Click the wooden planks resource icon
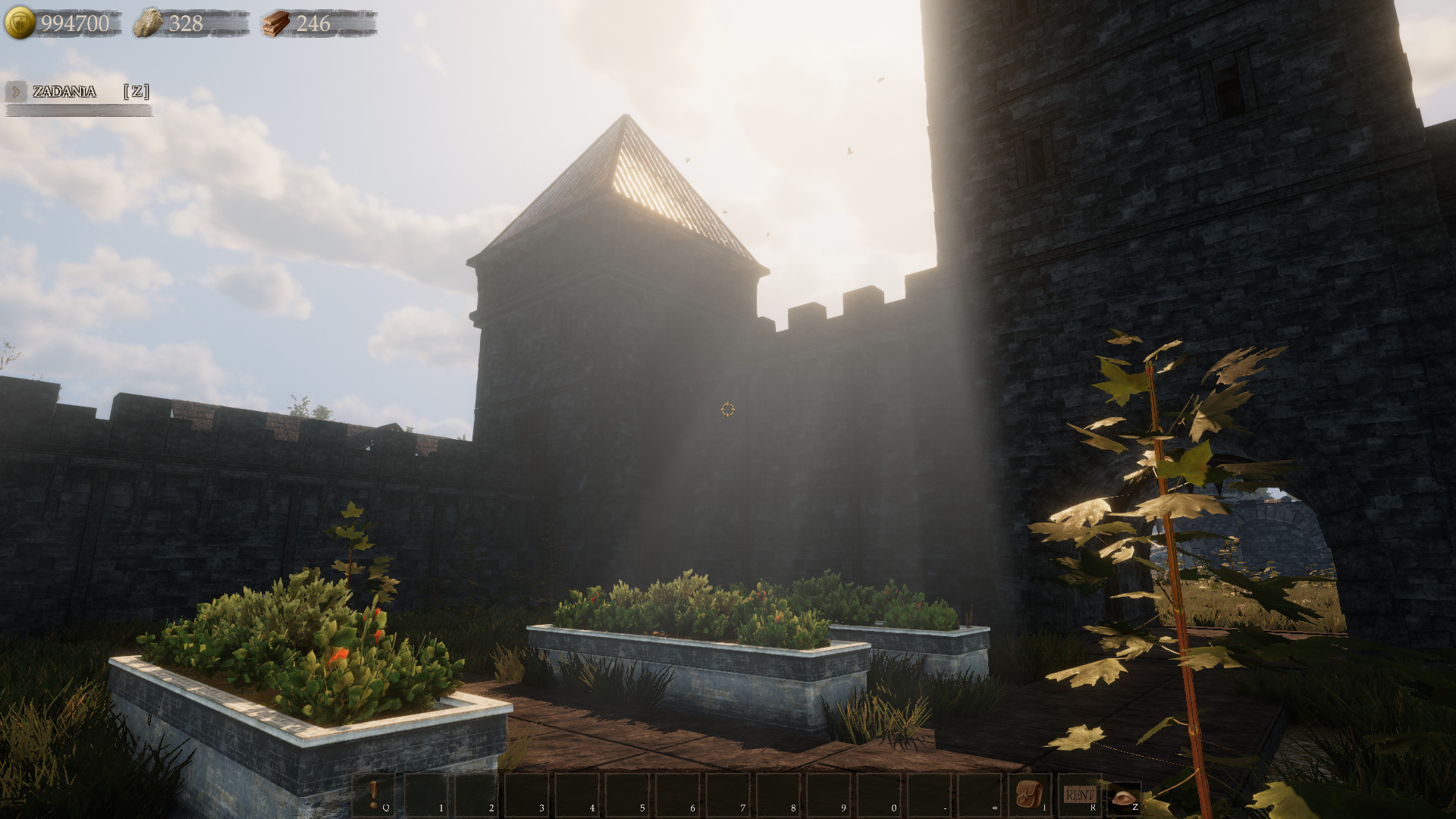Viewport: 1456px width, 819px height. tap(276, 24)
